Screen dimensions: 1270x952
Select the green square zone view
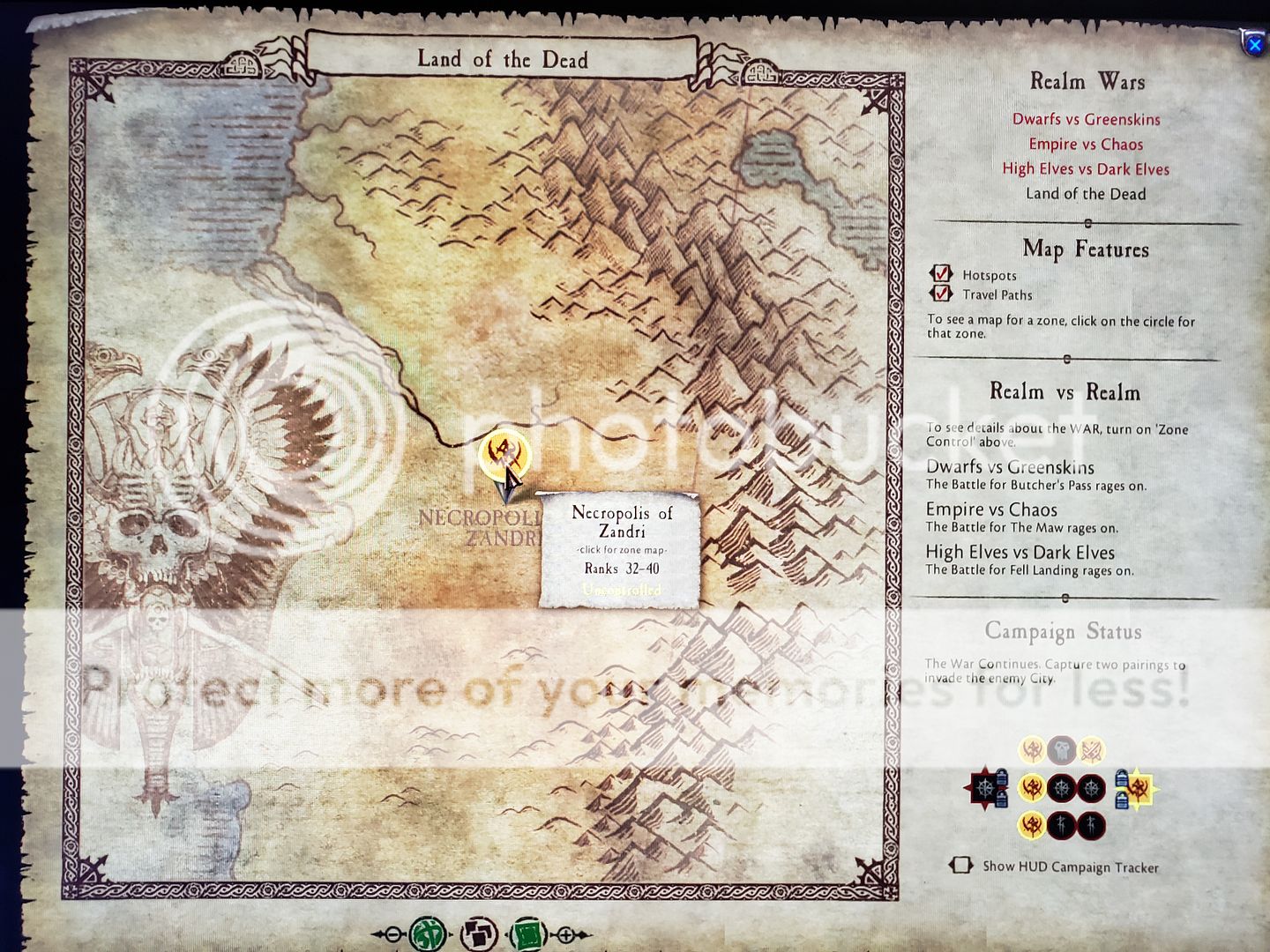(x=528, y=934)
